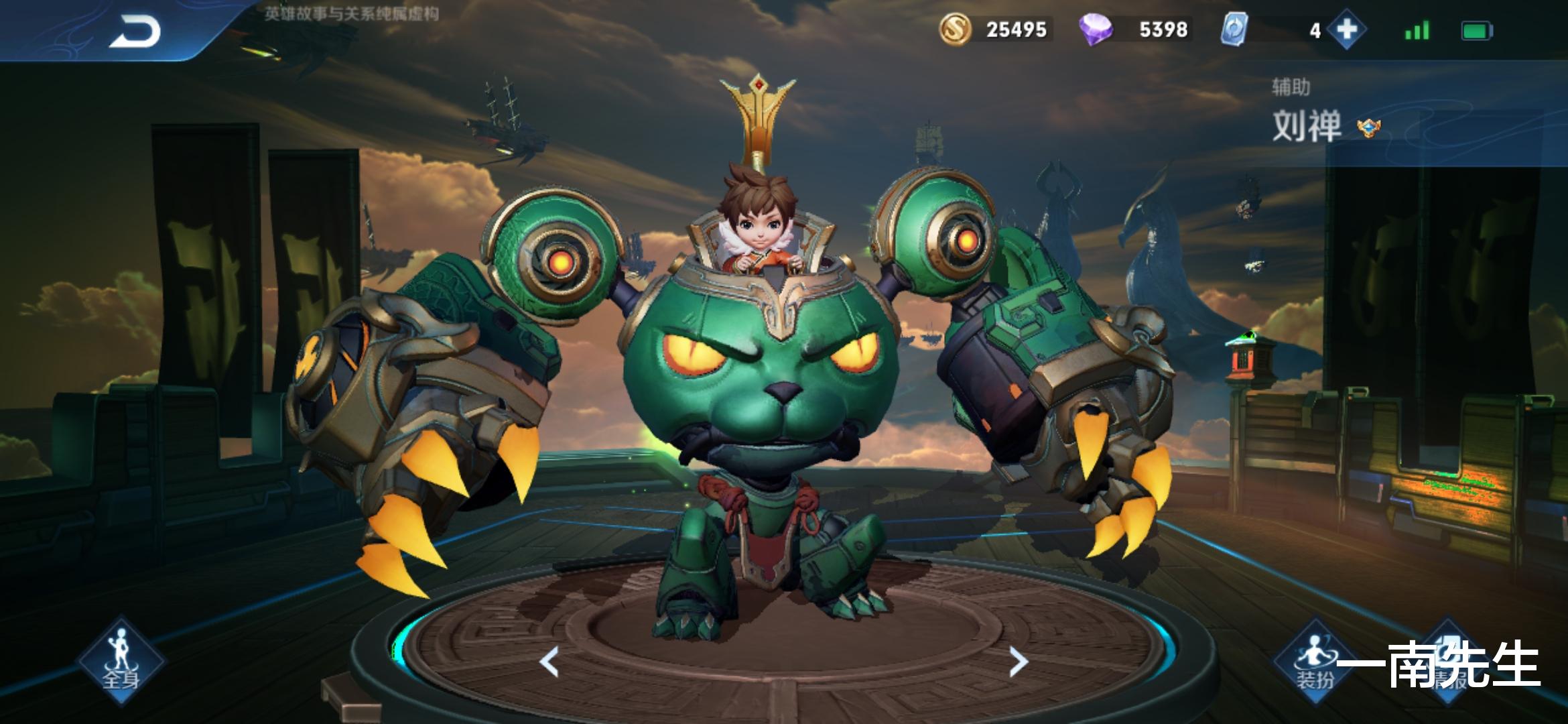This screenshot has width=1568, height=724.
Task: Switch to the previous hero with left arrow
Action: point(549,662)
